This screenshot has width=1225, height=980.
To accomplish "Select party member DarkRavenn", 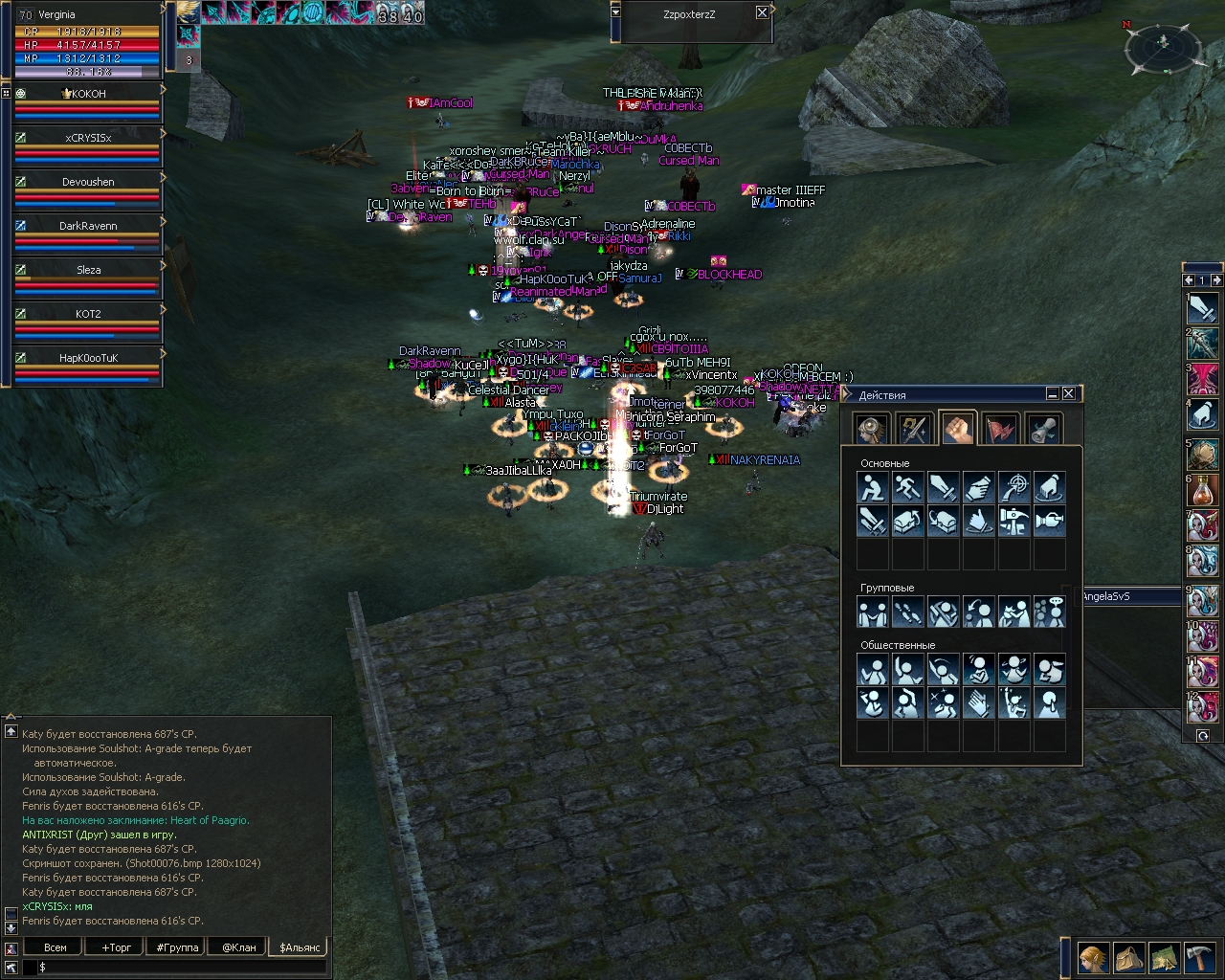I will coord(88,226).
